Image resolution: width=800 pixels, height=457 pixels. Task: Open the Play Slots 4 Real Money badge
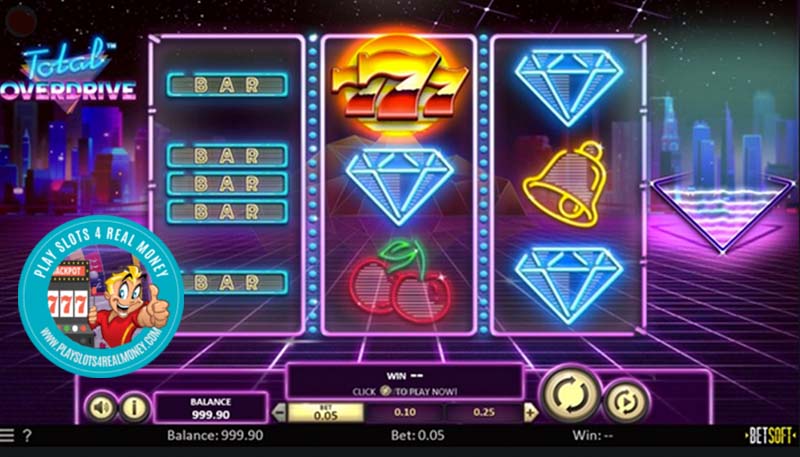pyautogui.click(x=100, y=302)
